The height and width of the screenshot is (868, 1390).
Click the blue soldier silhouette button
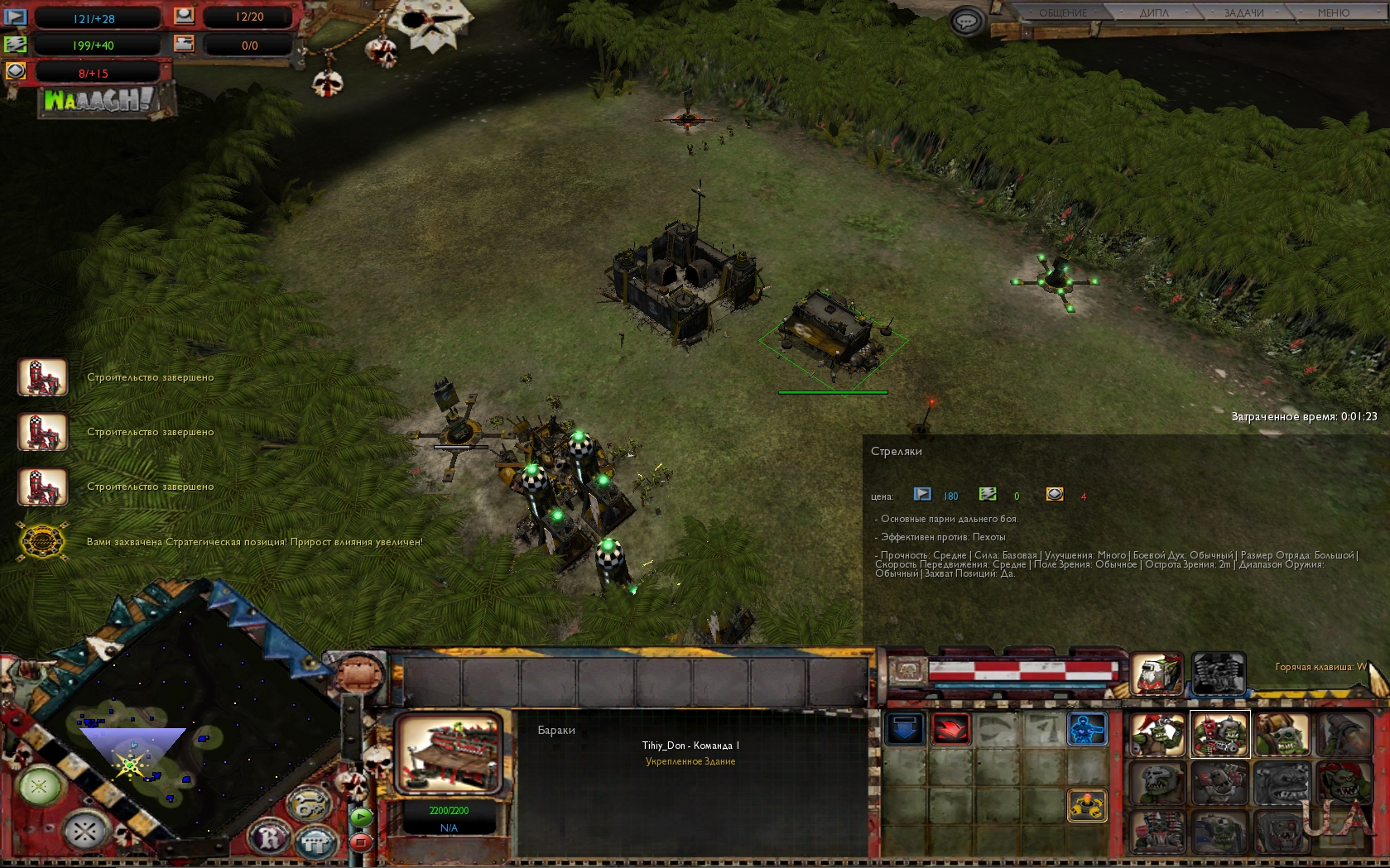pos(1086,730)
